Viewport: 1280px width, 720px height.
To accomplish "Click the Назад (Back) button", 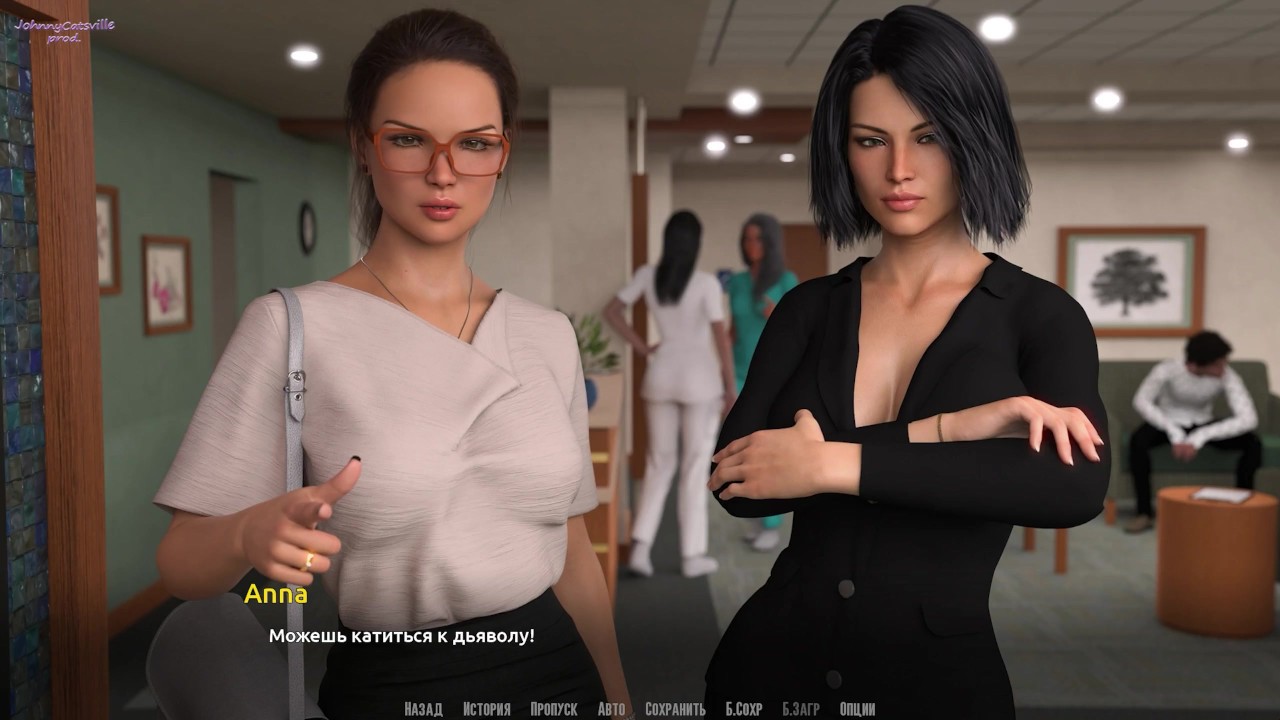I will (x=423, y=709).
